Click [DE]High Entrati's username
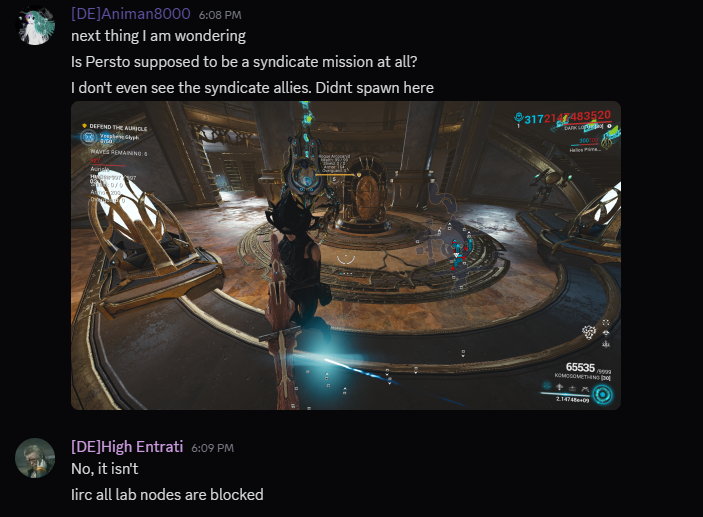The image size is (703, 517). pyautogui.click(x=127, y=446)
